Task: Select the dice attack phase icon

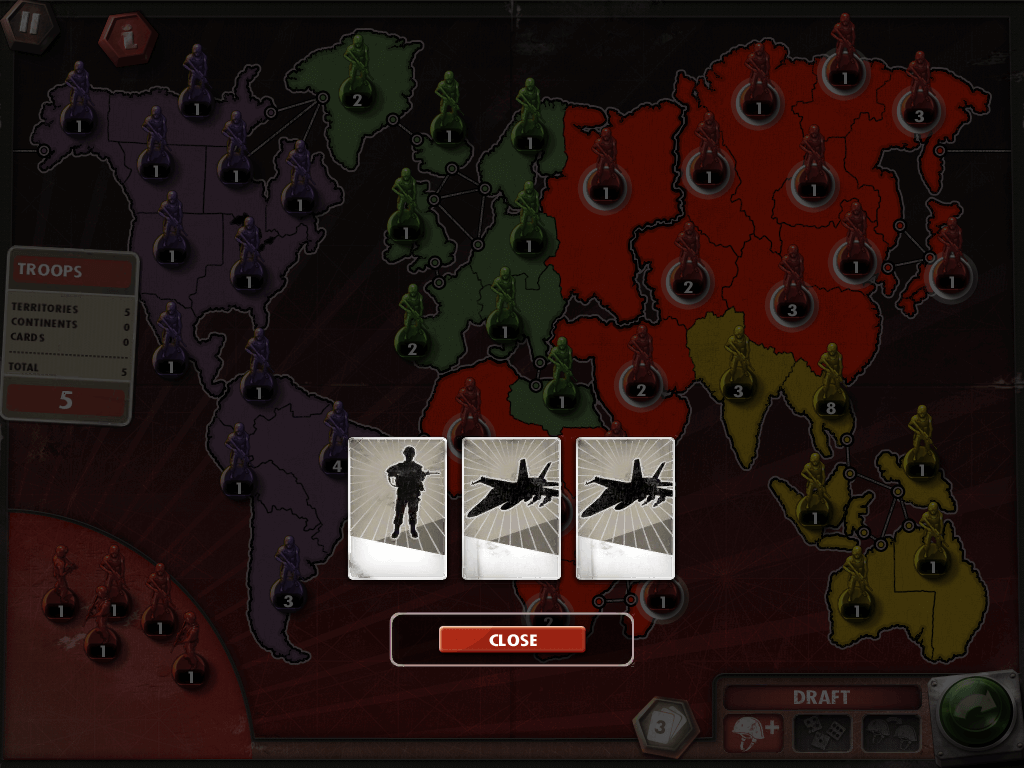Action: pyautogui.click(x=822, y=733)
